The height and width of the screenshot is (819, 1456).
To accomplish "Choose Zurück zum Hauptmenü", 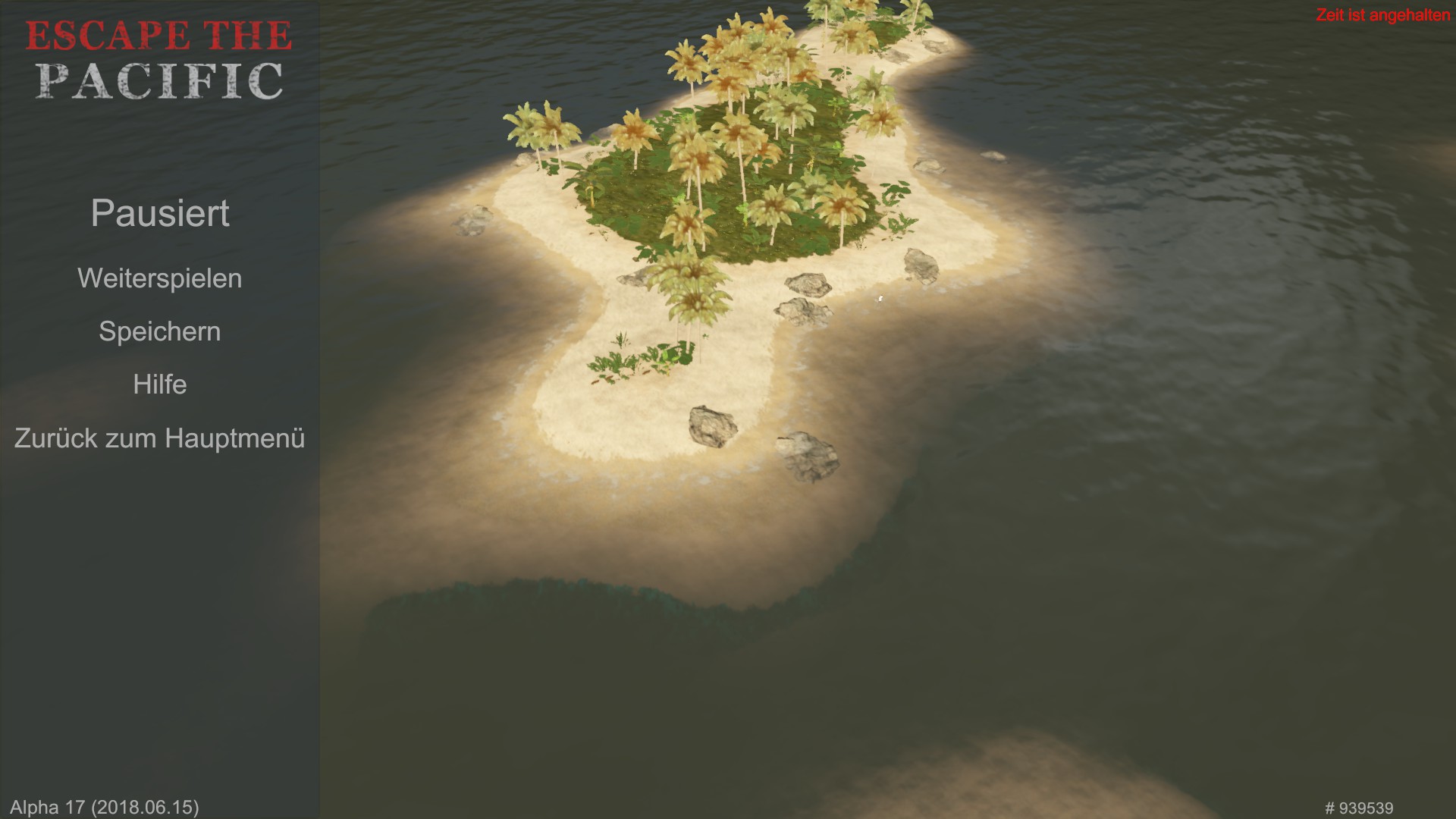I will [159, 438].
